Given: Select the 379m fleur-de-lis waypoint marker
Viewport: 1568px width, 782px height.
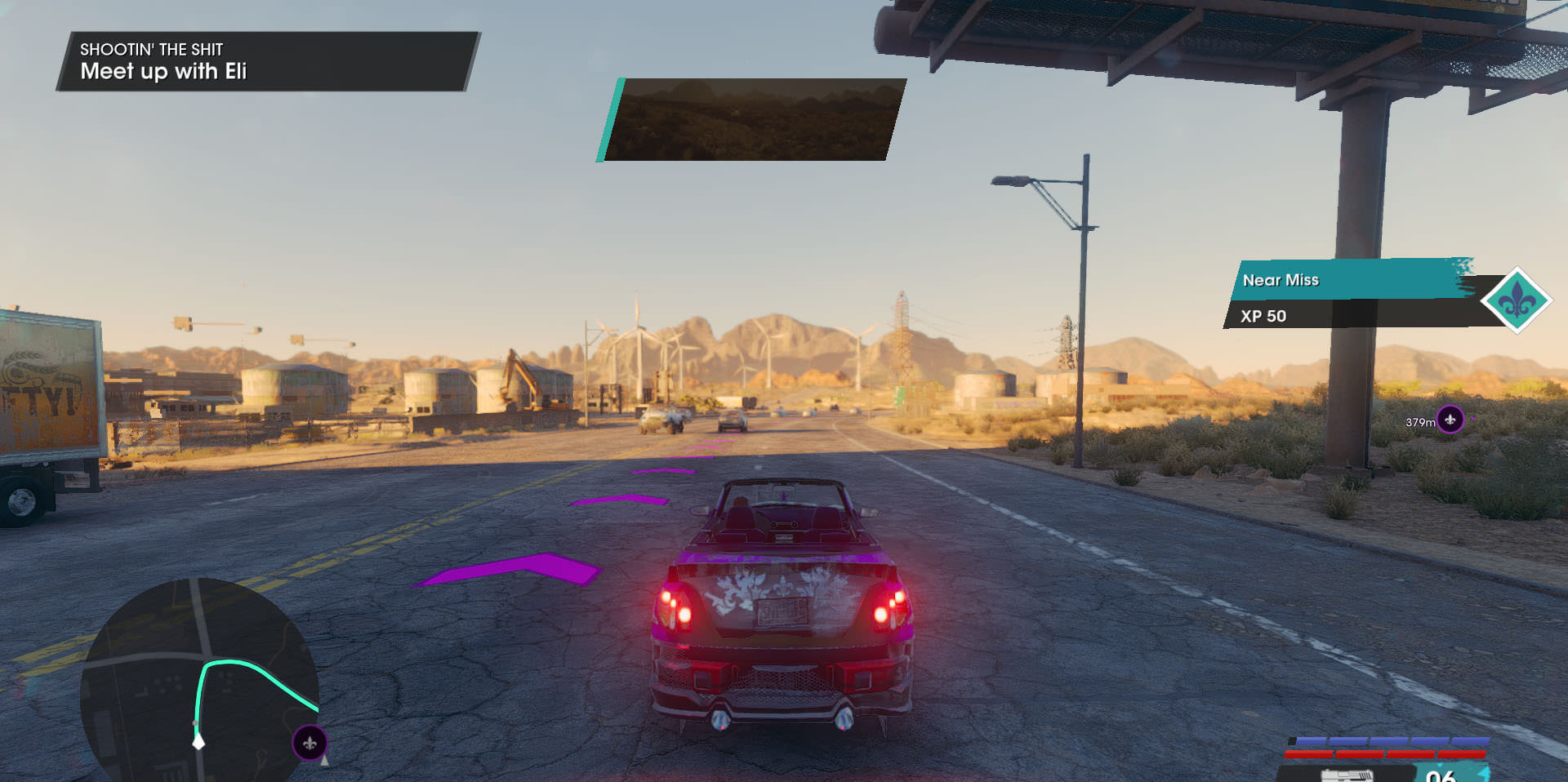Looking at the screenshot, I should click(1450, 420).
